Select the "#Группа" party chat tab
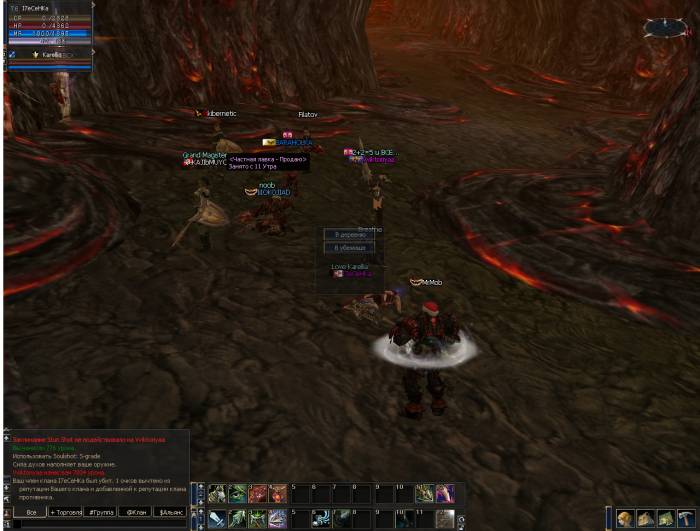 [x=100, y=512]
